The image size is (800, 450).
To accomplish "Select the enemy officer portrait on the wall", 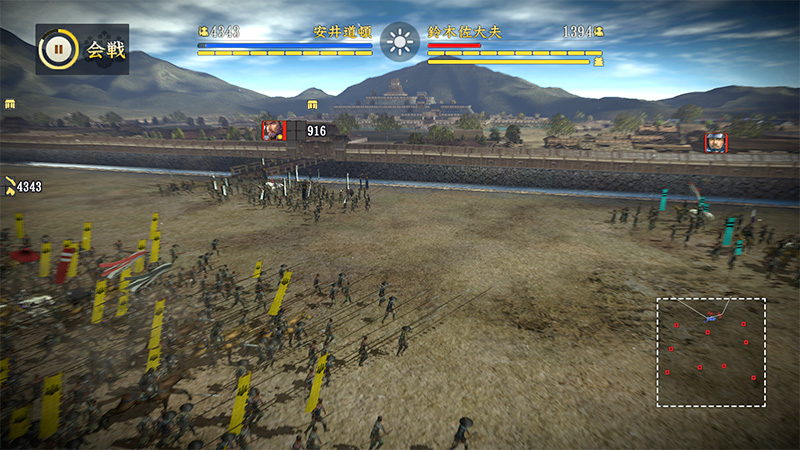I will point(715,143).
